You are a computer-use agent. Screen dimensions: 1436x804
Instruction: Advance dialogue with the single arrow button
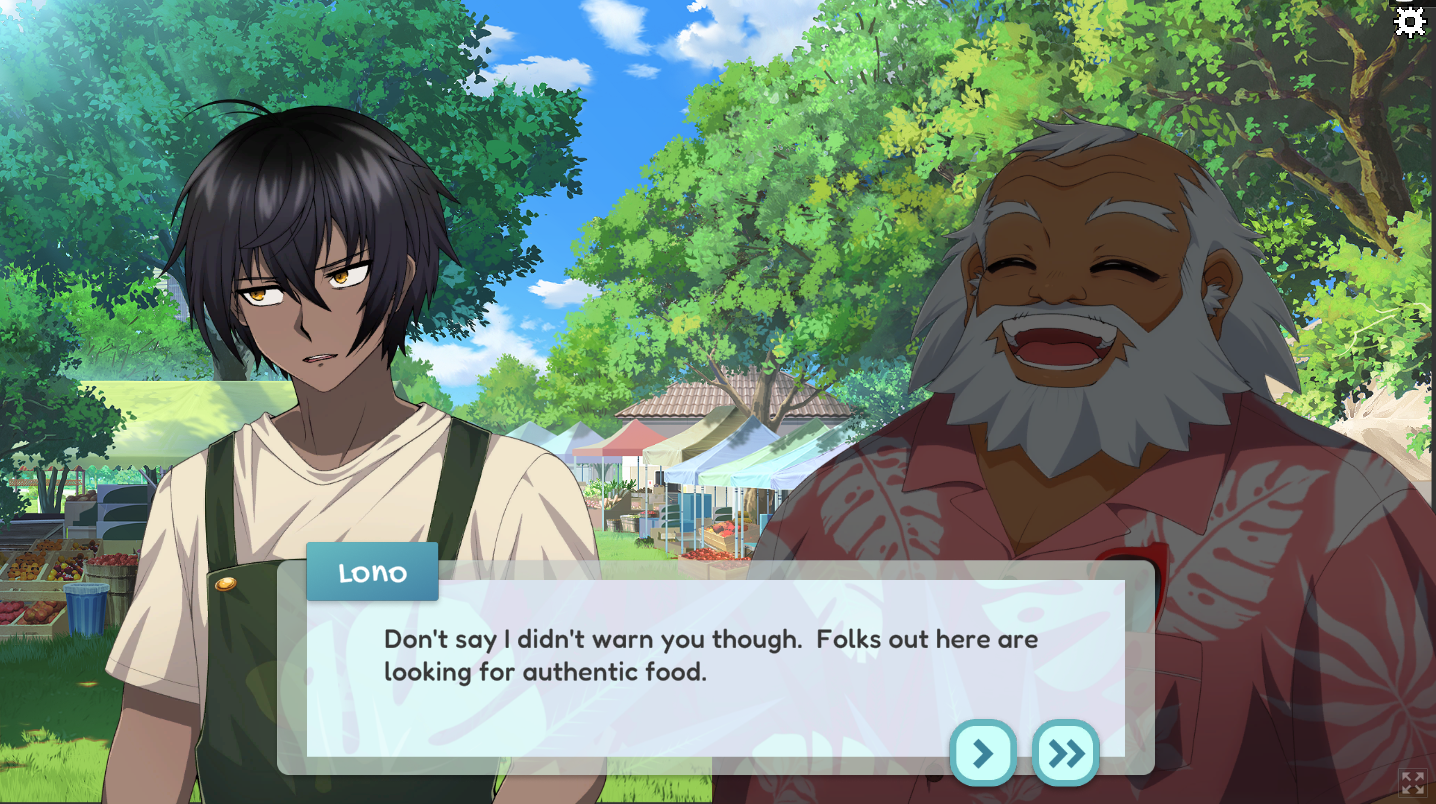983,753
